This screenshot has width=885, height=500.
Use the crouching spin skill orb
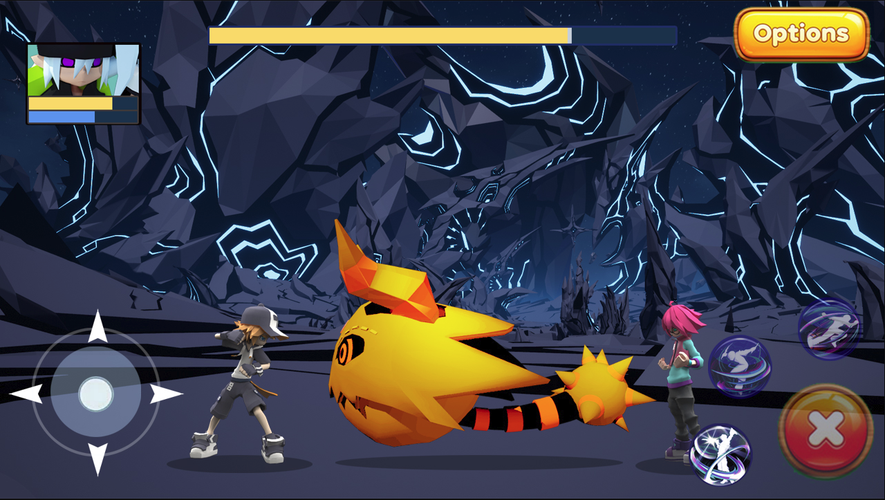[x=739, y=366]
